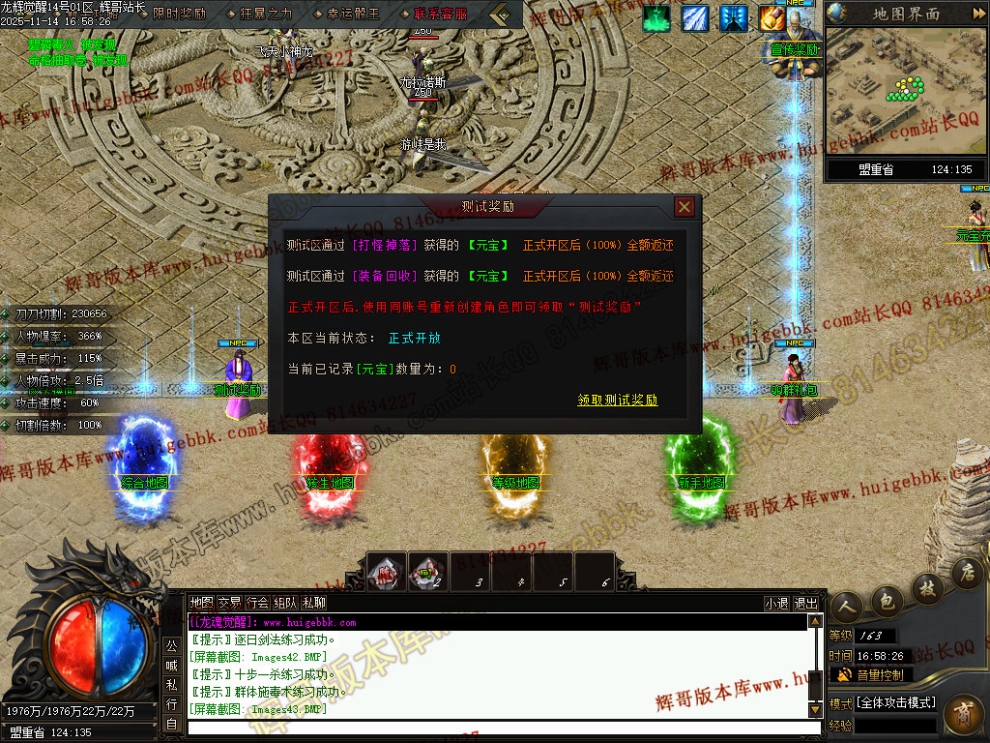Screen dimensions: 990x743
Task: Open the 音量控制 volume control
Action: pos(879,675)
